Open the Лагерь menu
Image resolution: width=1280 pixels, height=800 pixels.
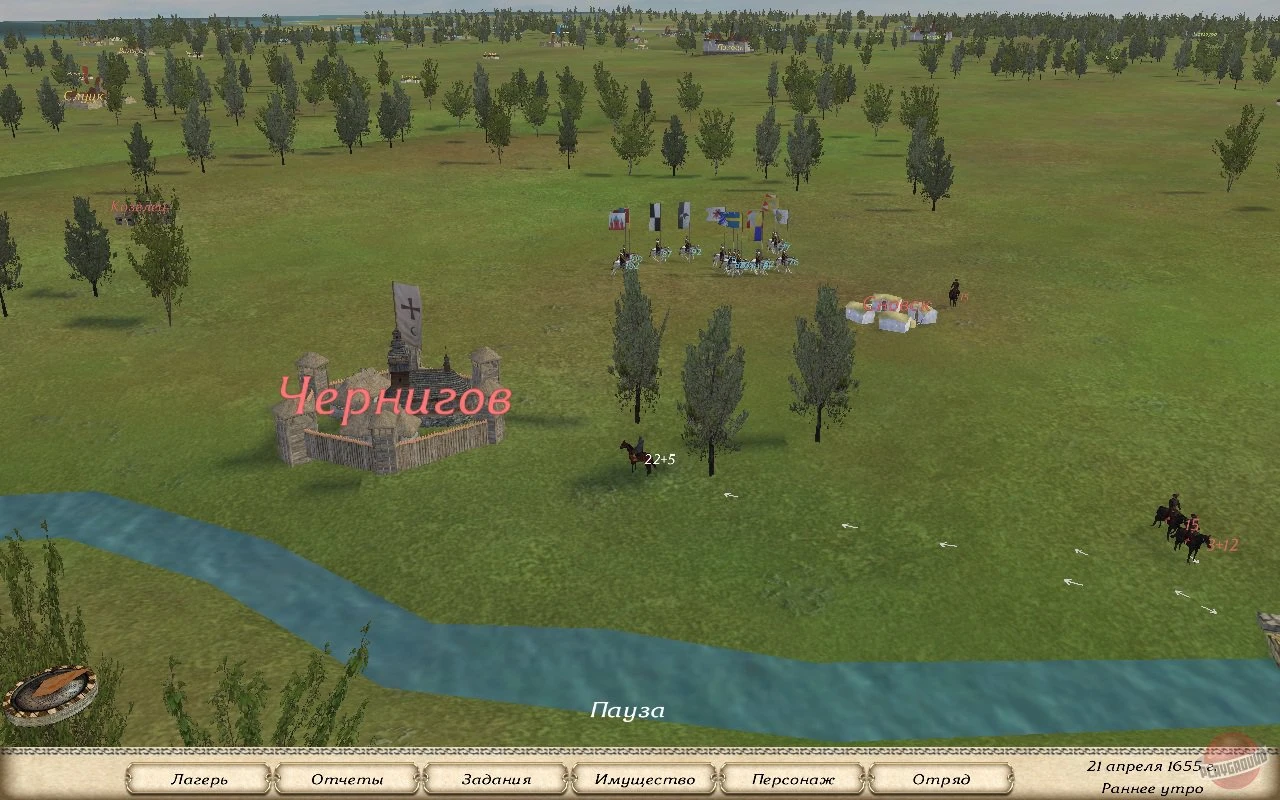[204, 779]
